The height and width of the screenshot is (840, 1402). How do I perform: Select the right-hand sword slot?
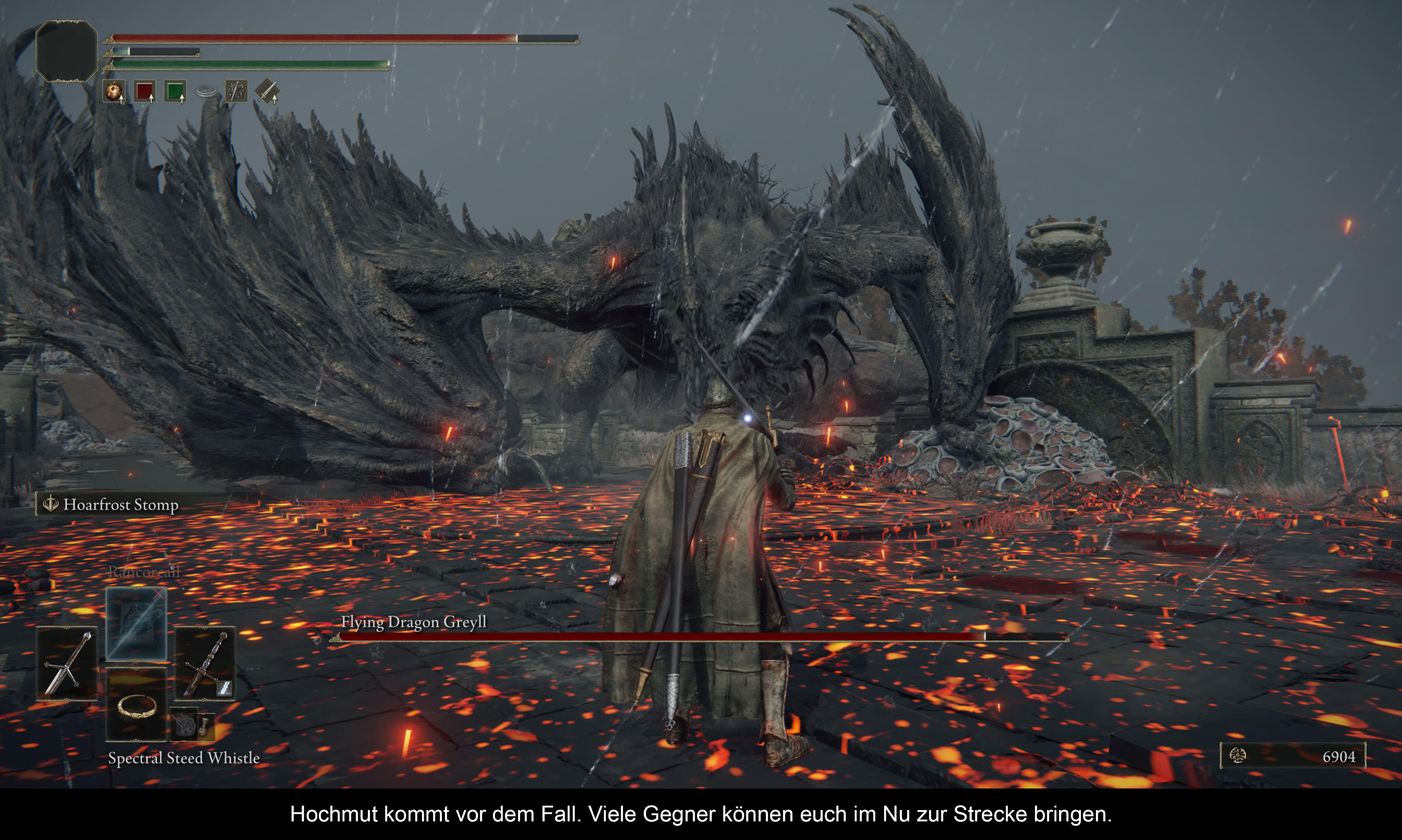tap(205, 663)
